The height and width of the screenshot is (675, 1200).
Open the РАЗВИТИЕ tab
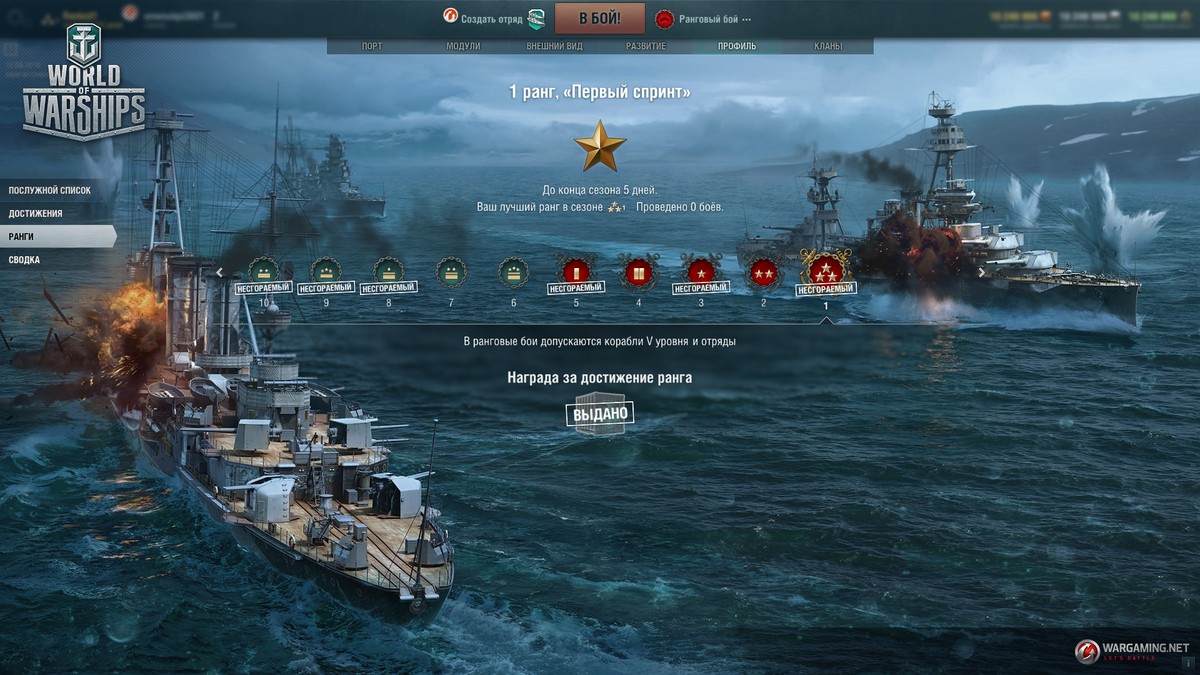646,46
